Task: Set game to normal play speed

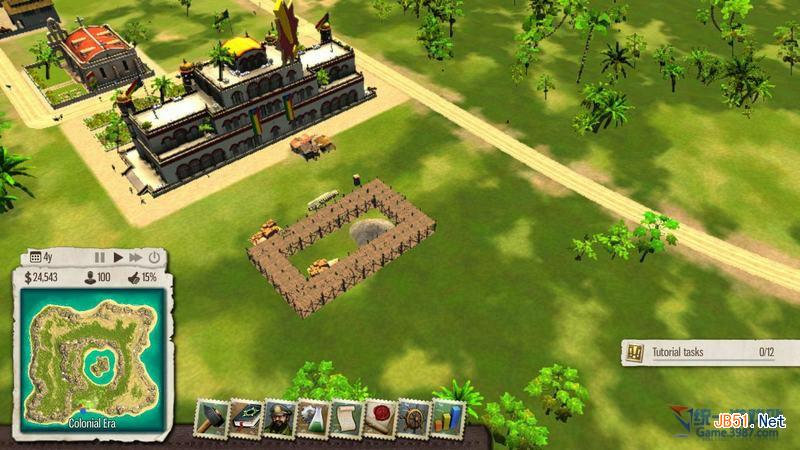Action: pos(118,257)
